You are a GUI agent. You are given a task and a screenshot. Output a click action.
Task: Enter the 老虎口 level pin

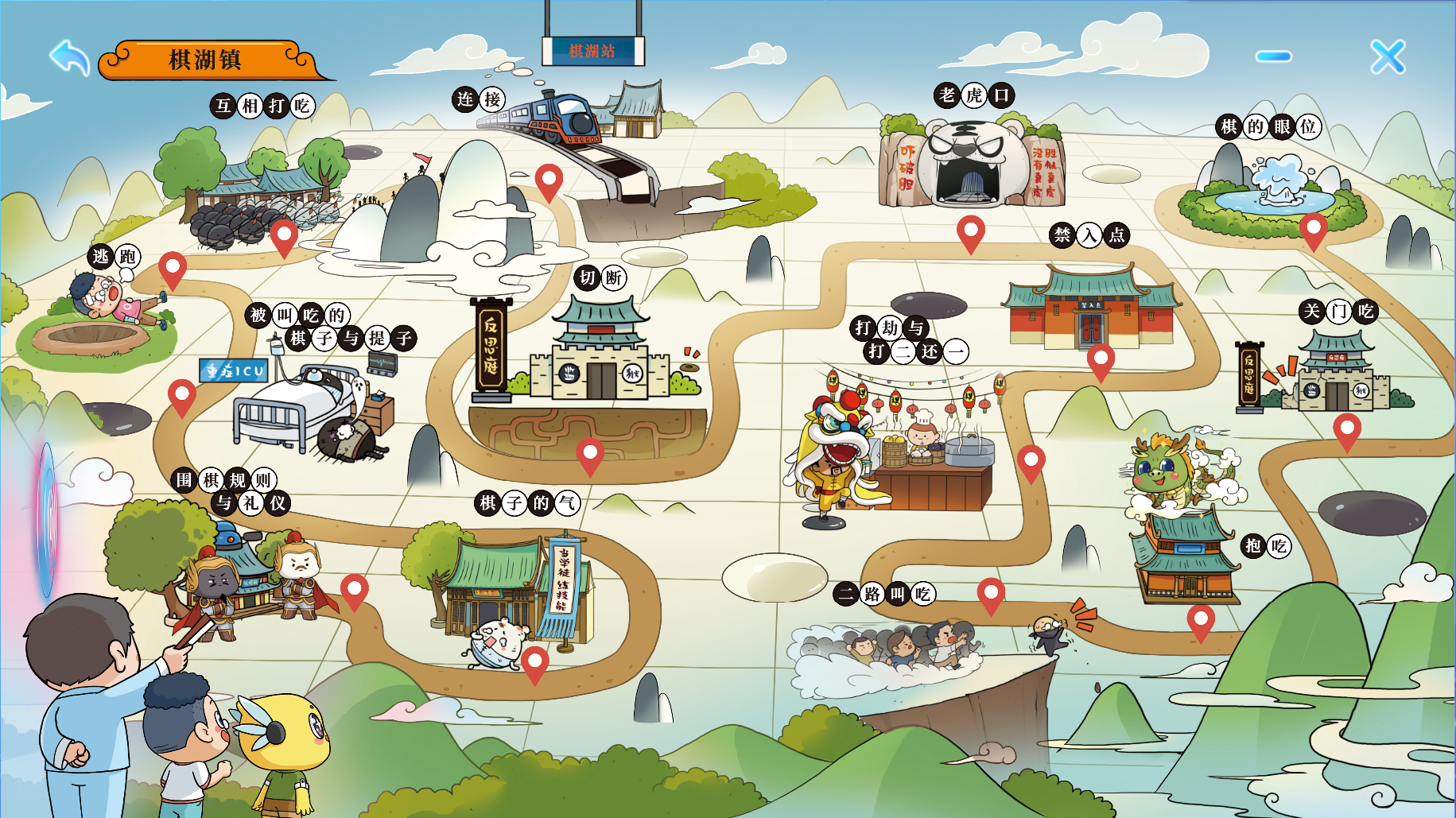[970, 230]
